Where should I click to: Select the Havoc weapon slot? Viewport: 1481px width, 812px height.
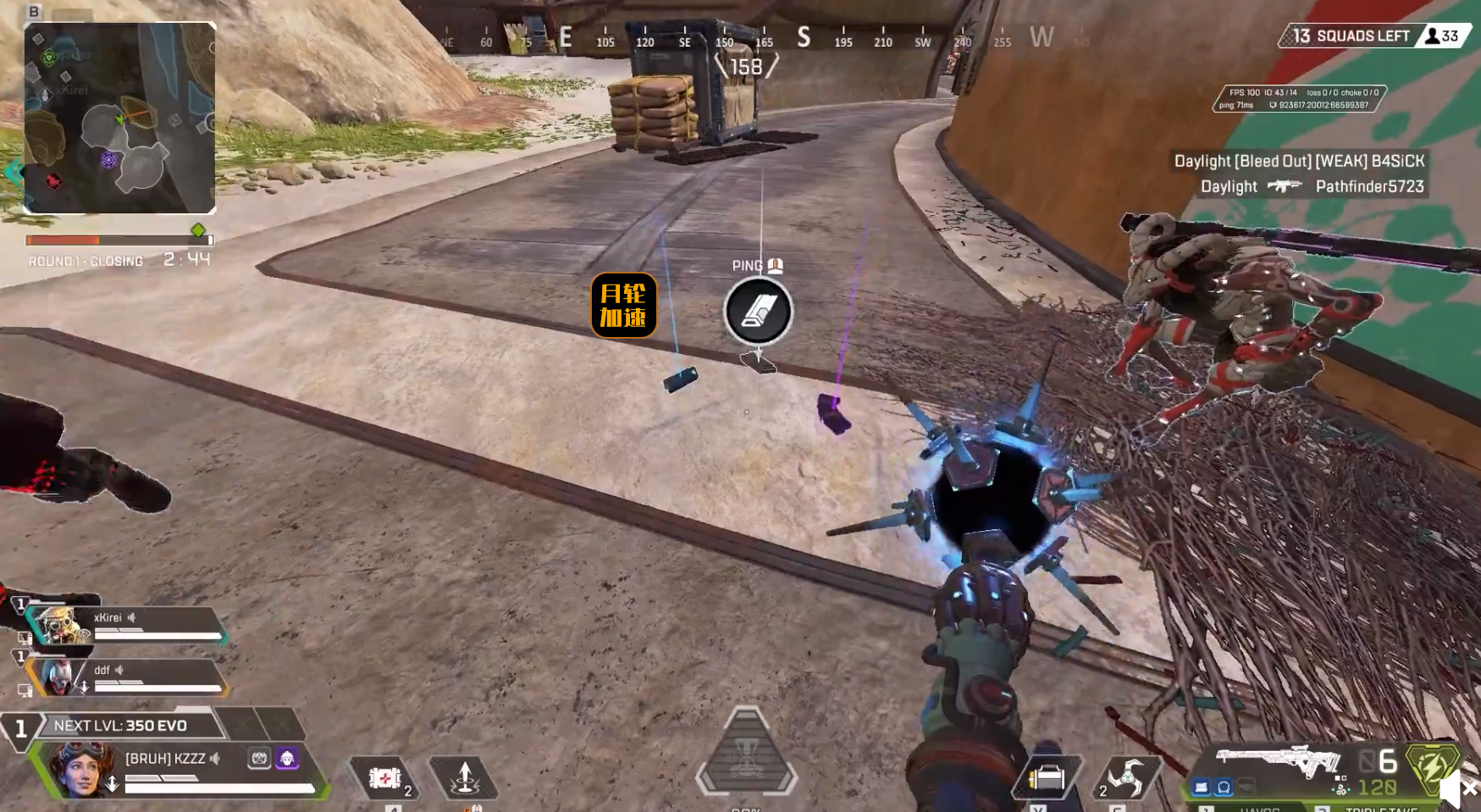[x=1259, y=809]
